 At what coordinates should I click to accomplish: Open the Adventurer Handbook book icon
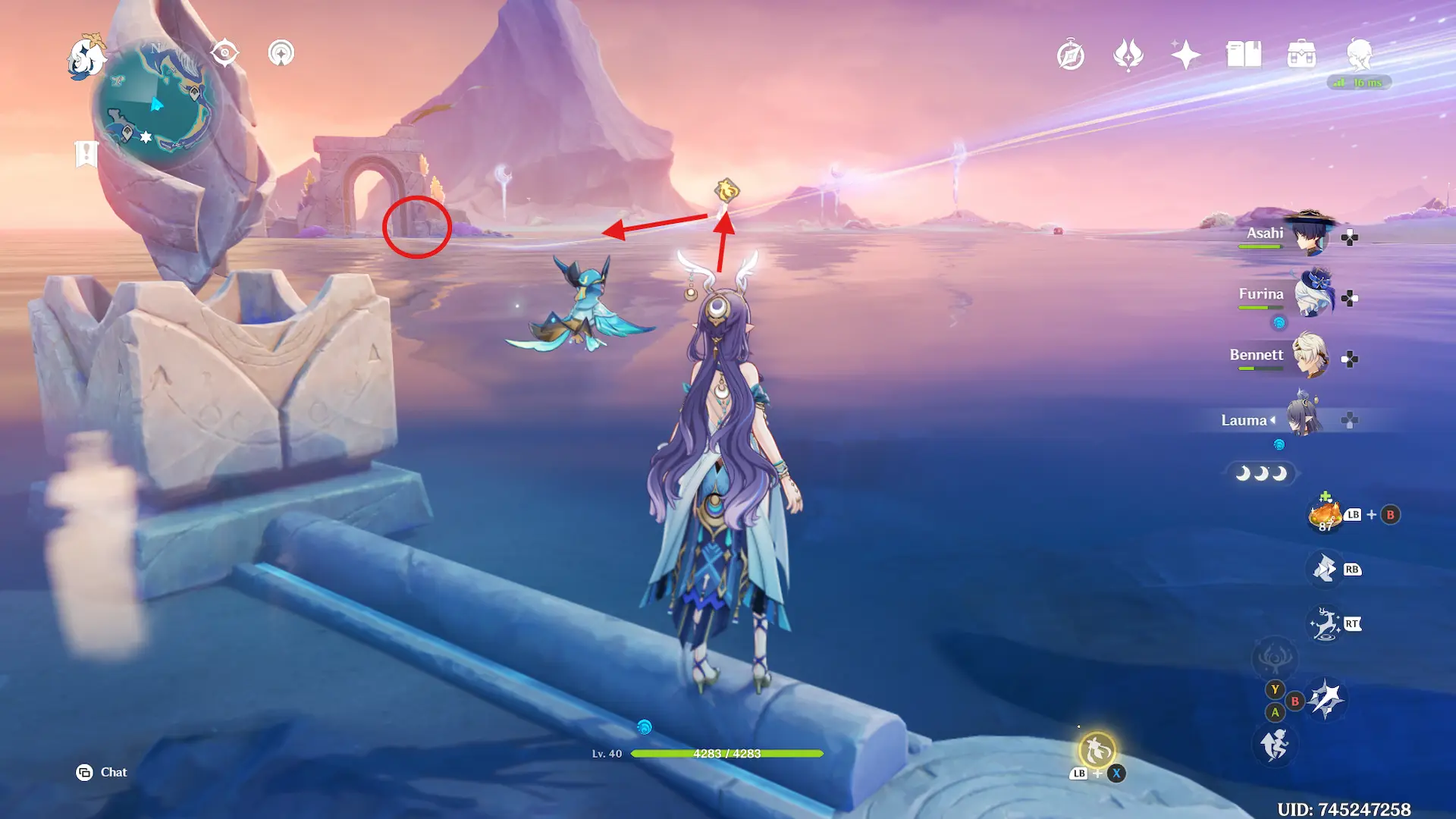point(1244,55)
